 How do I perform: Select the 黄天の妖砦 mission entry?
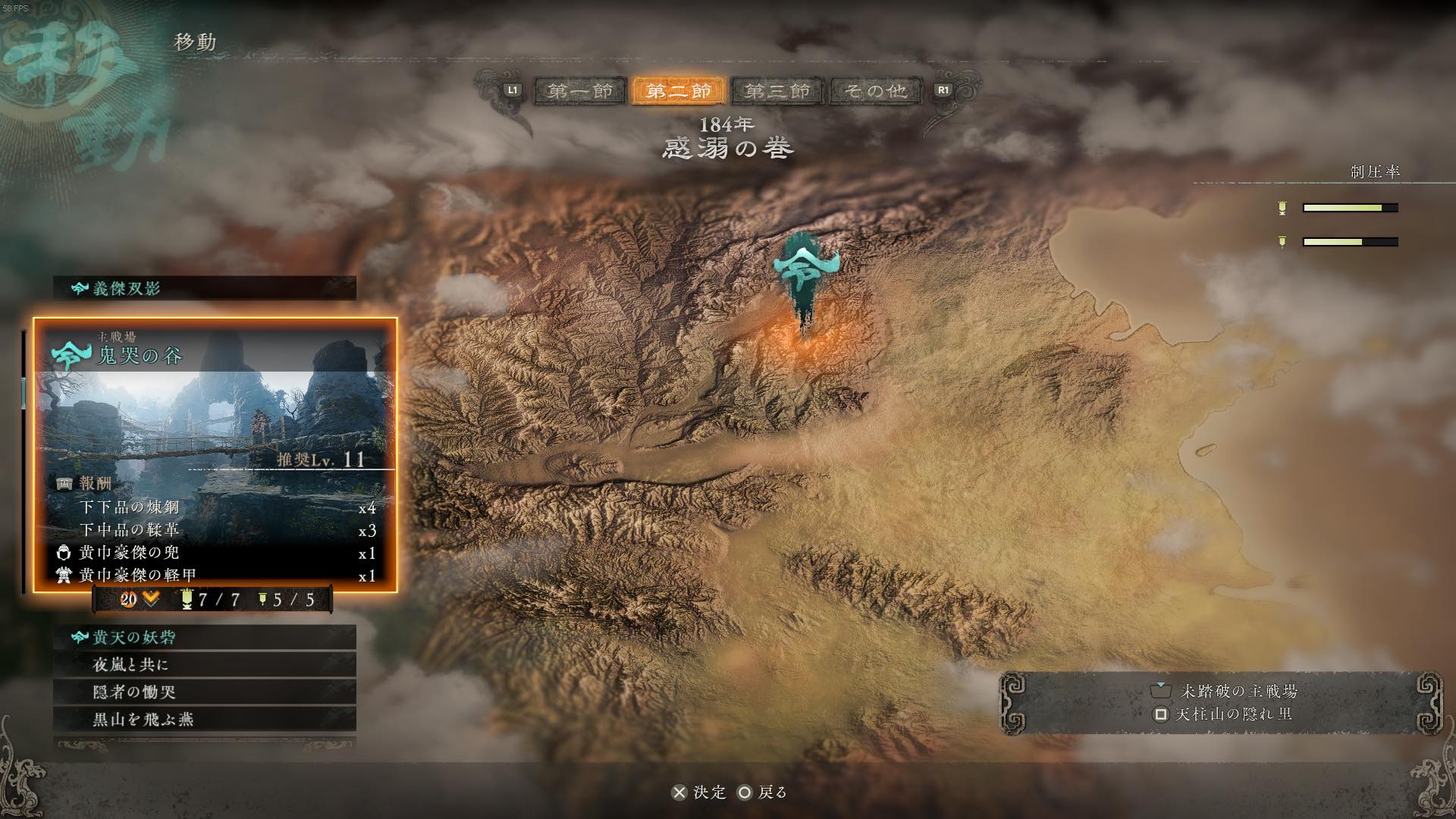point(205,637)
